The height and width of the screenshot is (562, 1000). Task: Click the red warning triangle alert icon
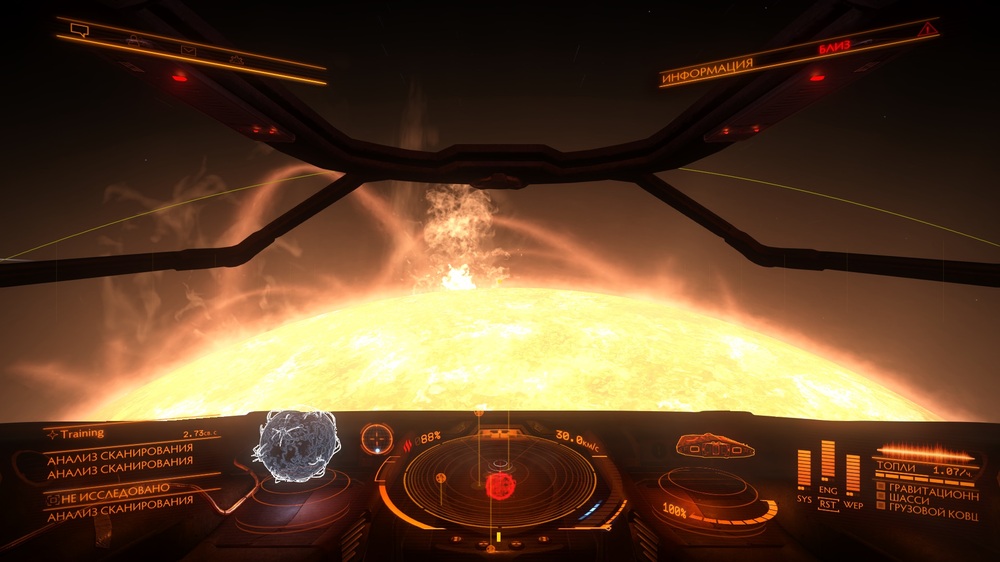tap(929, 31)
